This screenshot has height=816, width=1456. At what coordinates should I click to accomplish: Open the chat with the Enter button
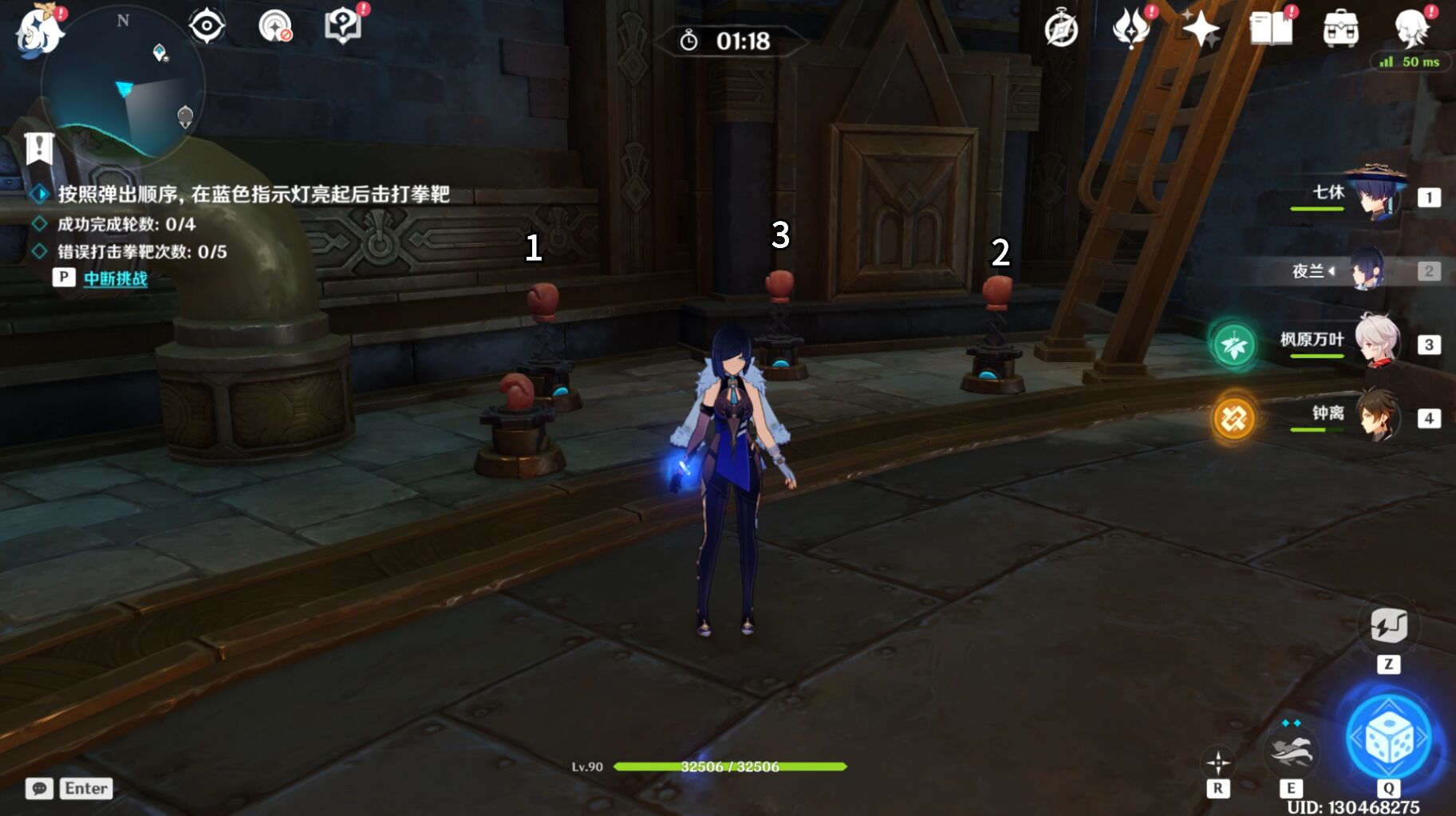point(86,788)
